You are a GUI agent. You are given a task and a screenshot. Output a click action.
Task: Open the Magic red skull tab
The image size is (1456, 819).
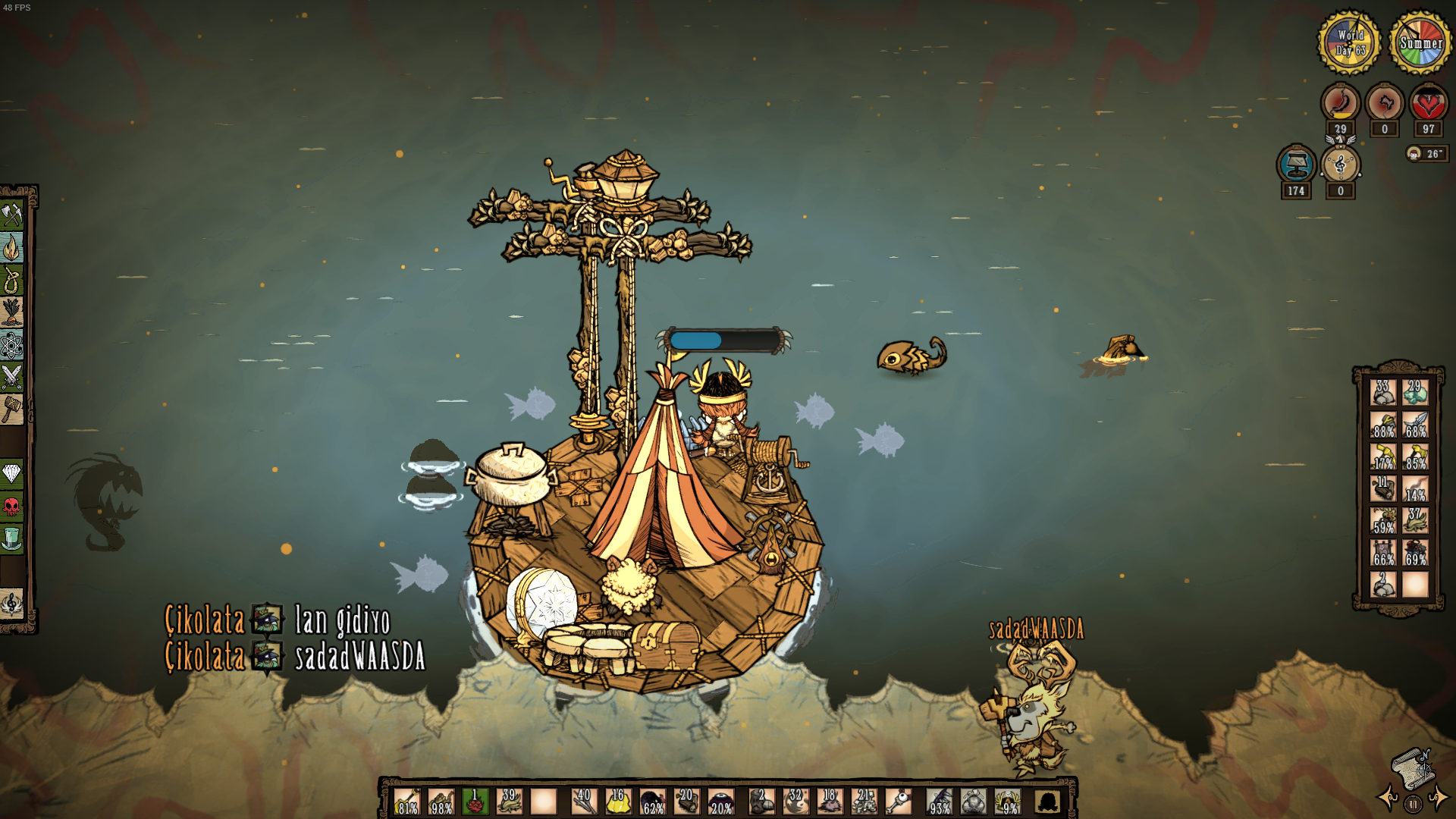coord(12,507)
